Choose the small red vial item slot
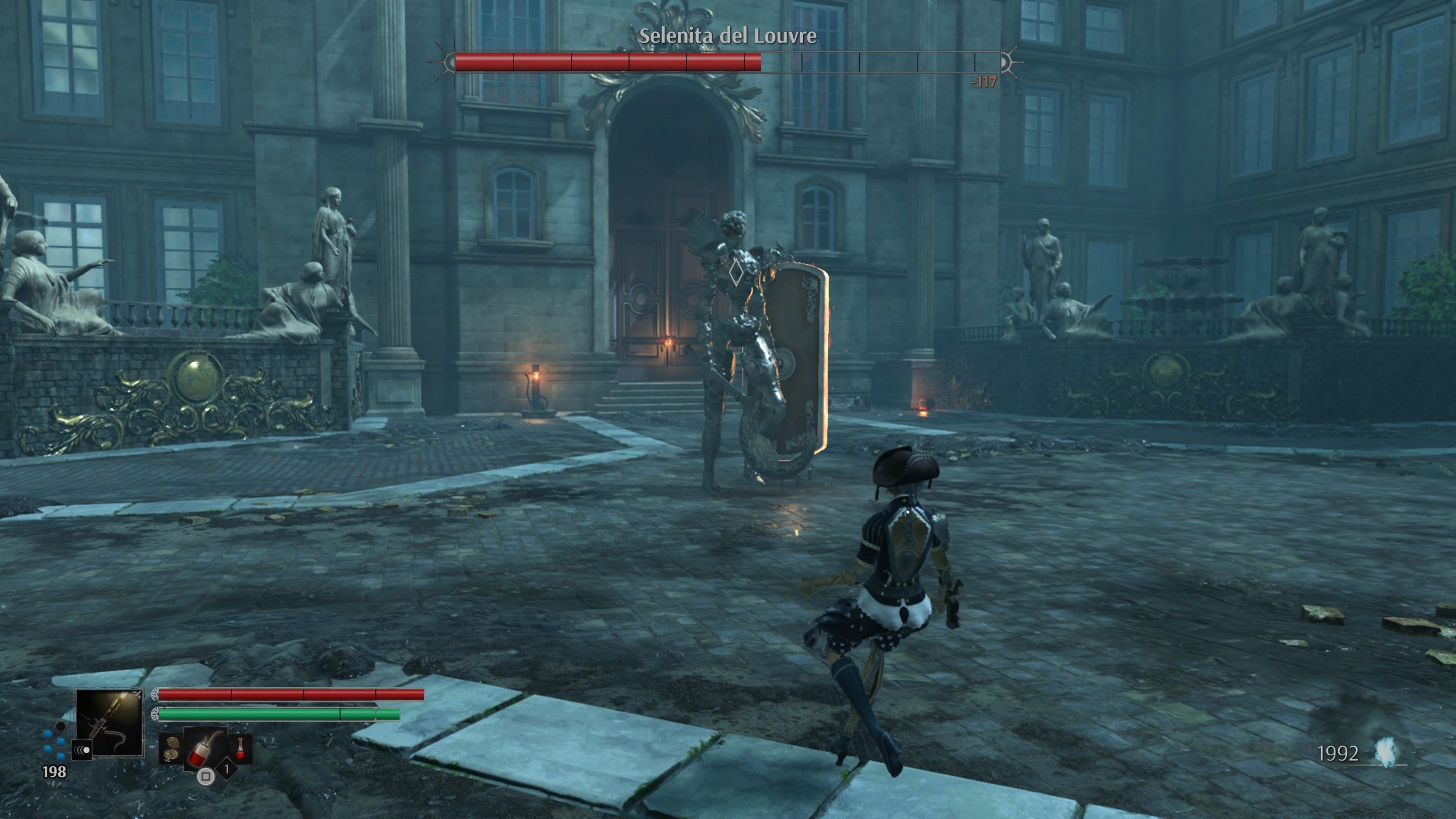This screenshot has width=1456, height=819. [240, 748]
